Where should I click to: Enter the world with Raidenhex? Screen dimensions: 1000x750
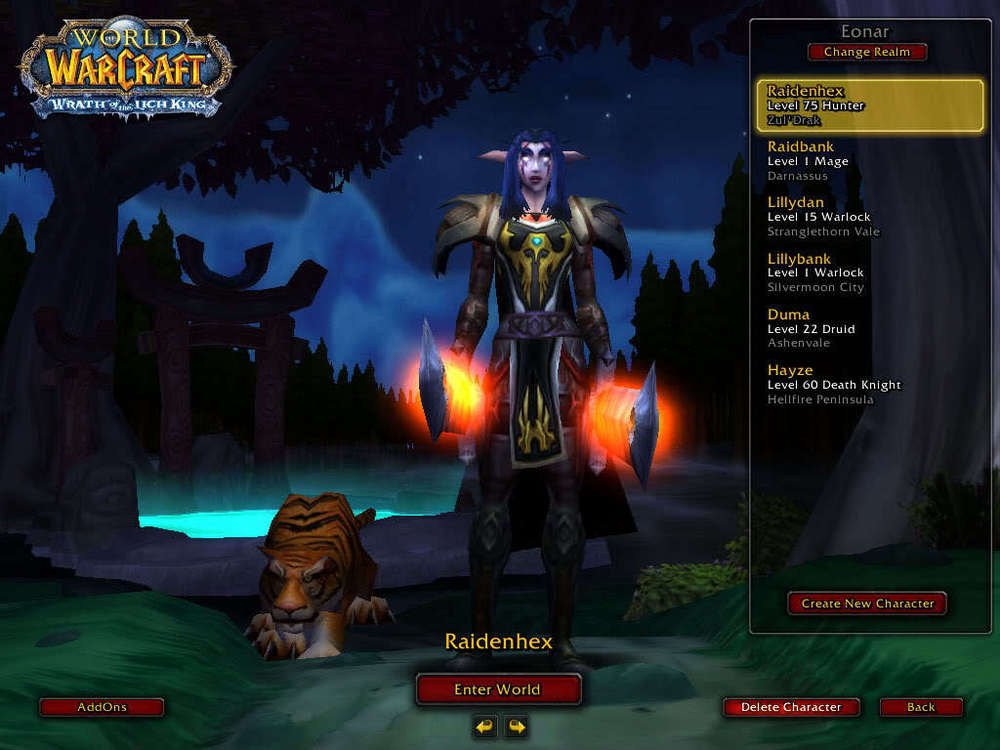[498, 689]
